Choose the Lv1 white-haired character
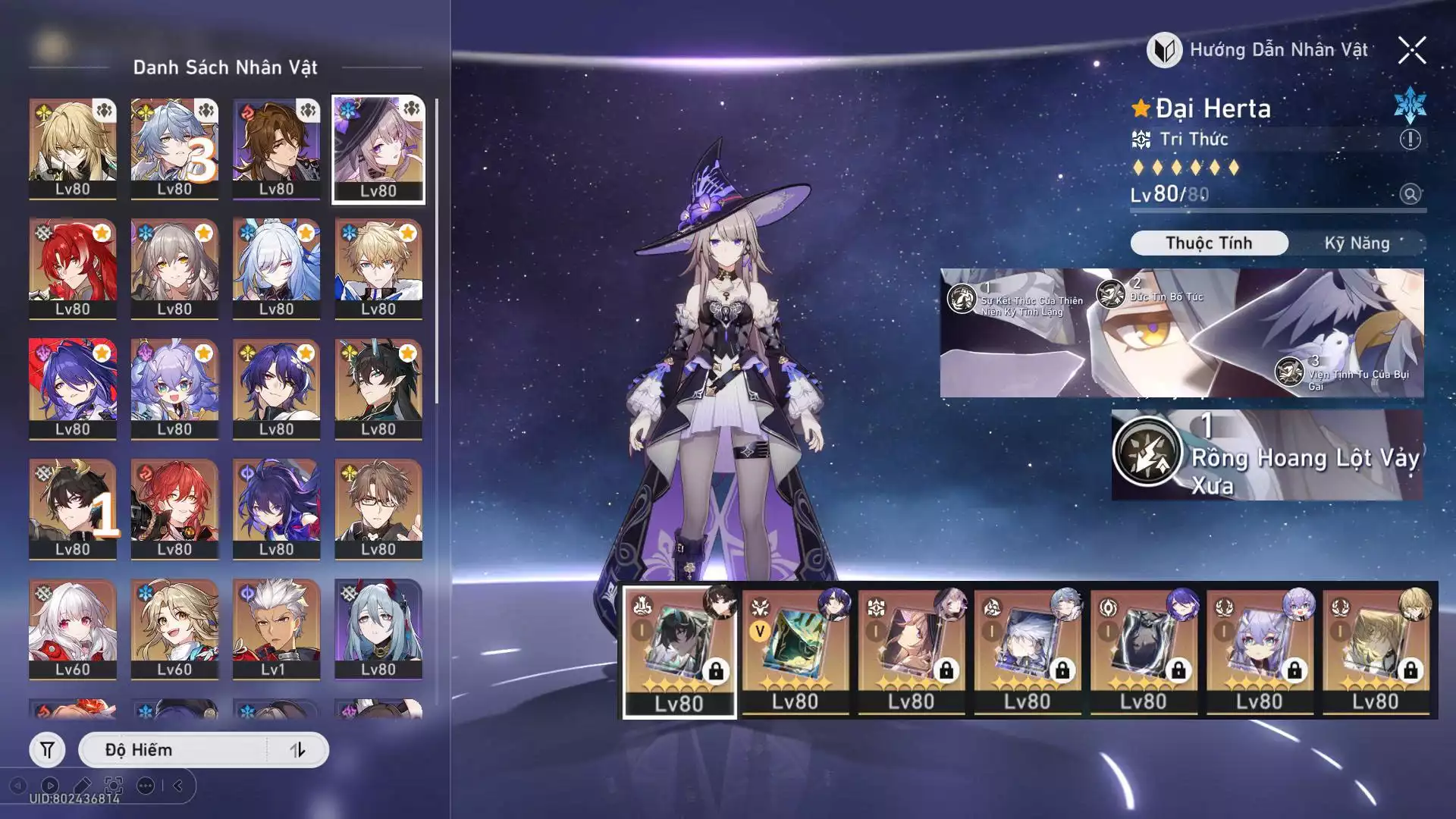The height and width of the screenshot is (819, 1456). tap(276, 629)
